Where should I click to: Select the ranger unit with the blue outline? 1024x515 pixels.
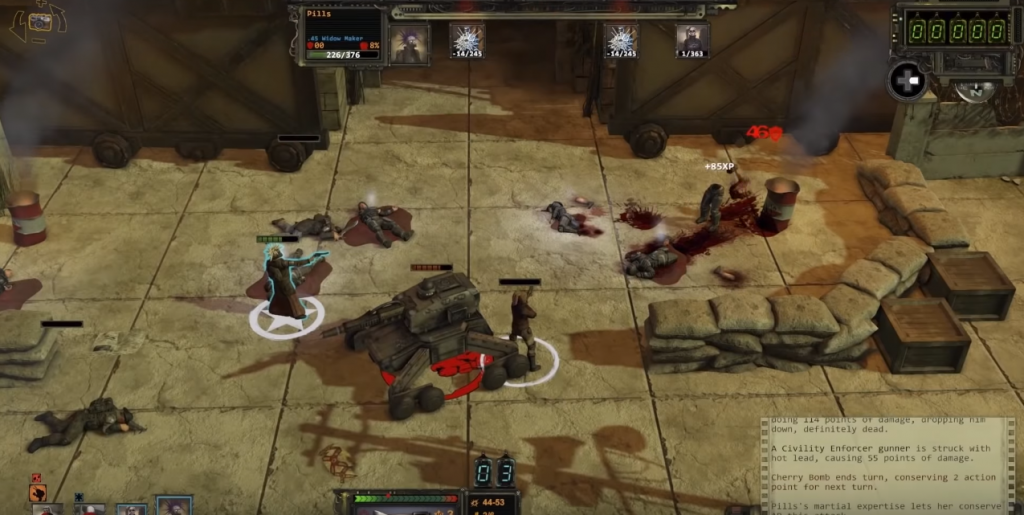tap(286, 278)
